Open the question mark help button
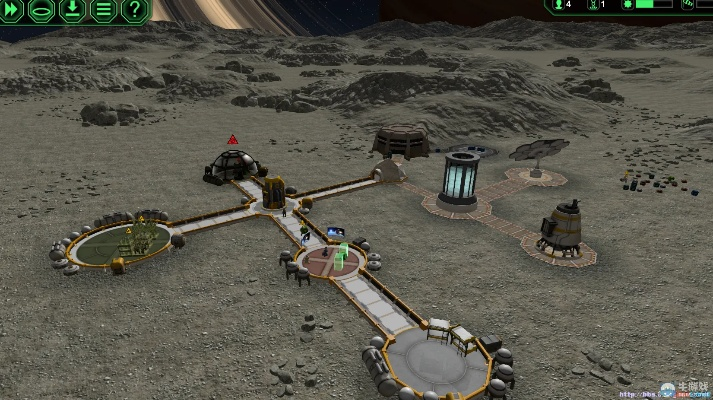The height and width of the screenshot is (400, 713). click(134, 11)
